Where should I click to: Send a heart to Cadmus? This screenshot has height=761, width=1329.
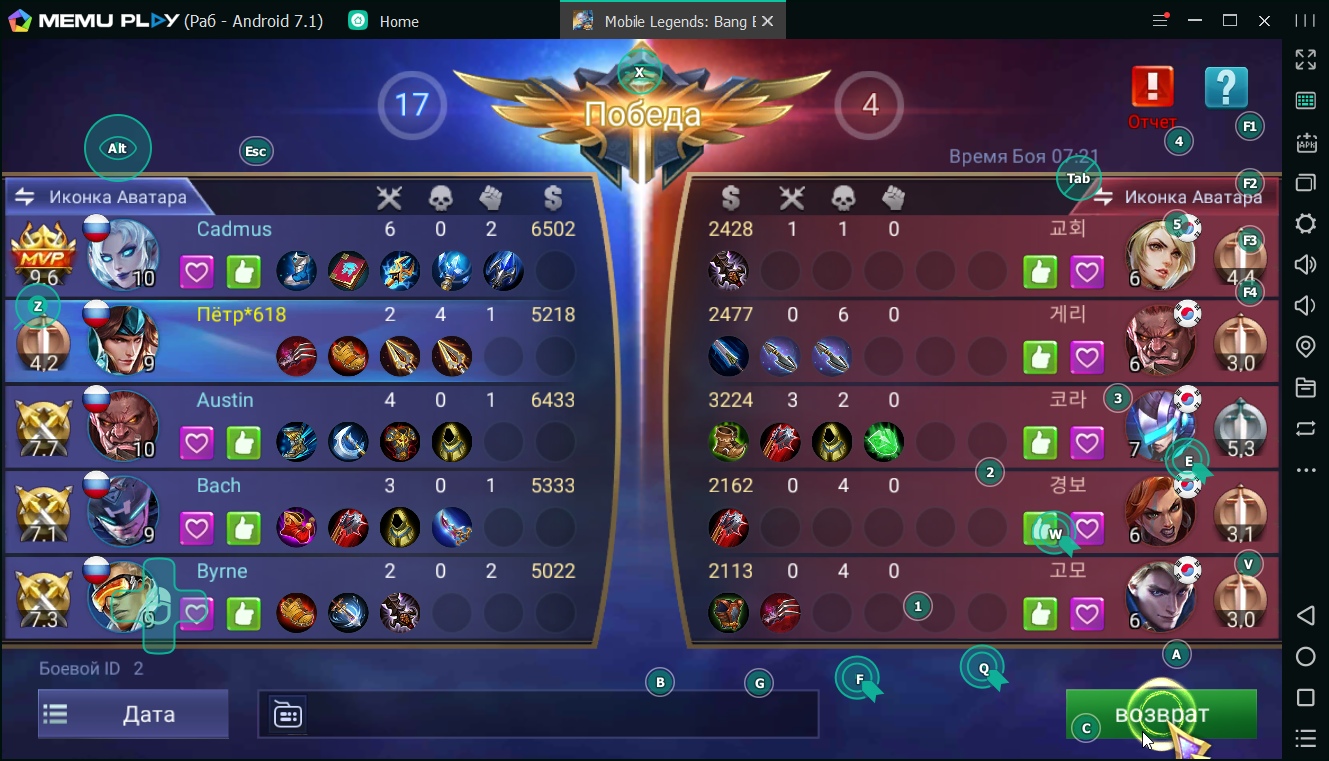tap(197, 271)
